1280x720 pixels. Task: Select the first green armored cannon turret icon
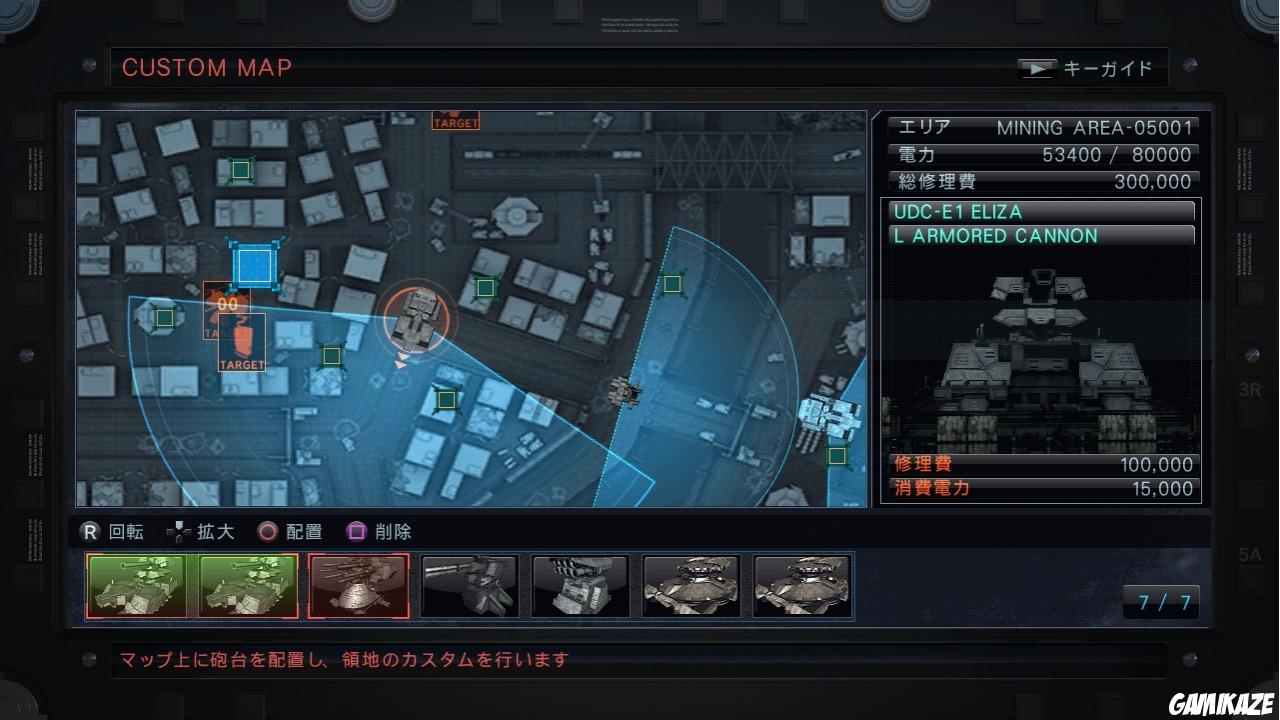click(135, 585)
